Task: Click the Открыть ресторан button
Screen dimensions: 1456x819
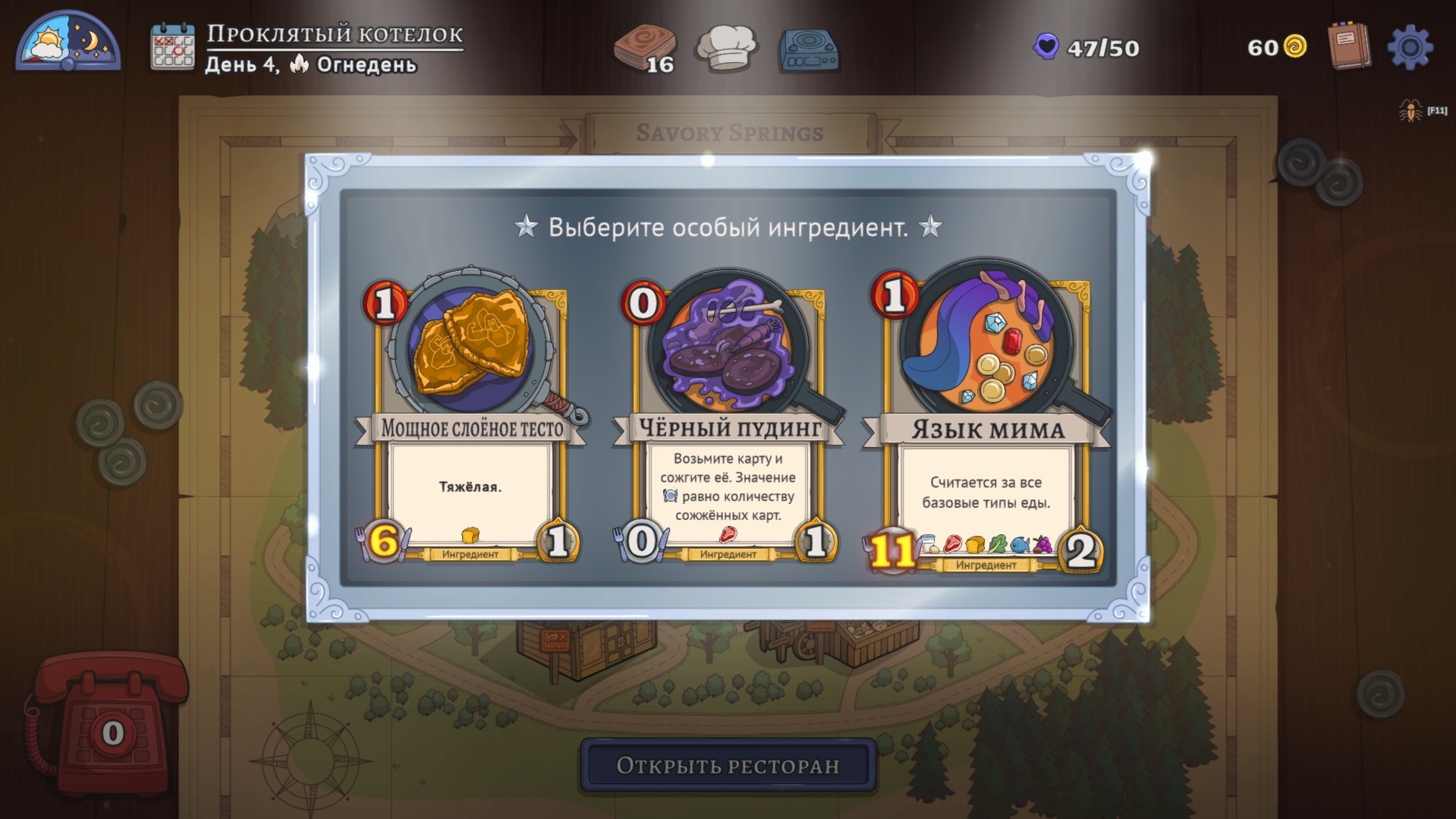Action: (x=728, y=765)
